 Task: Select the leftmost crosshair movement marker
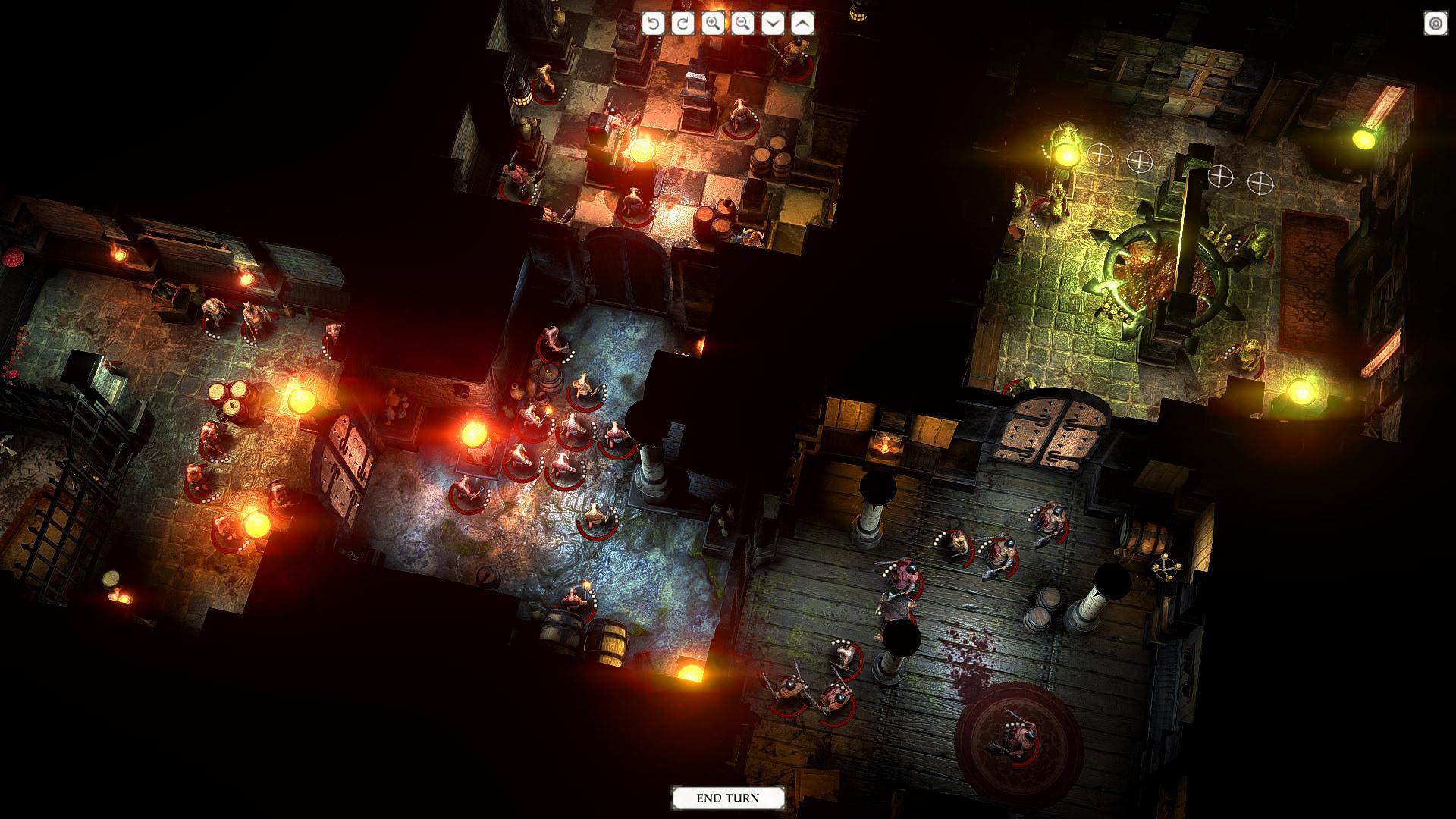1099,154
